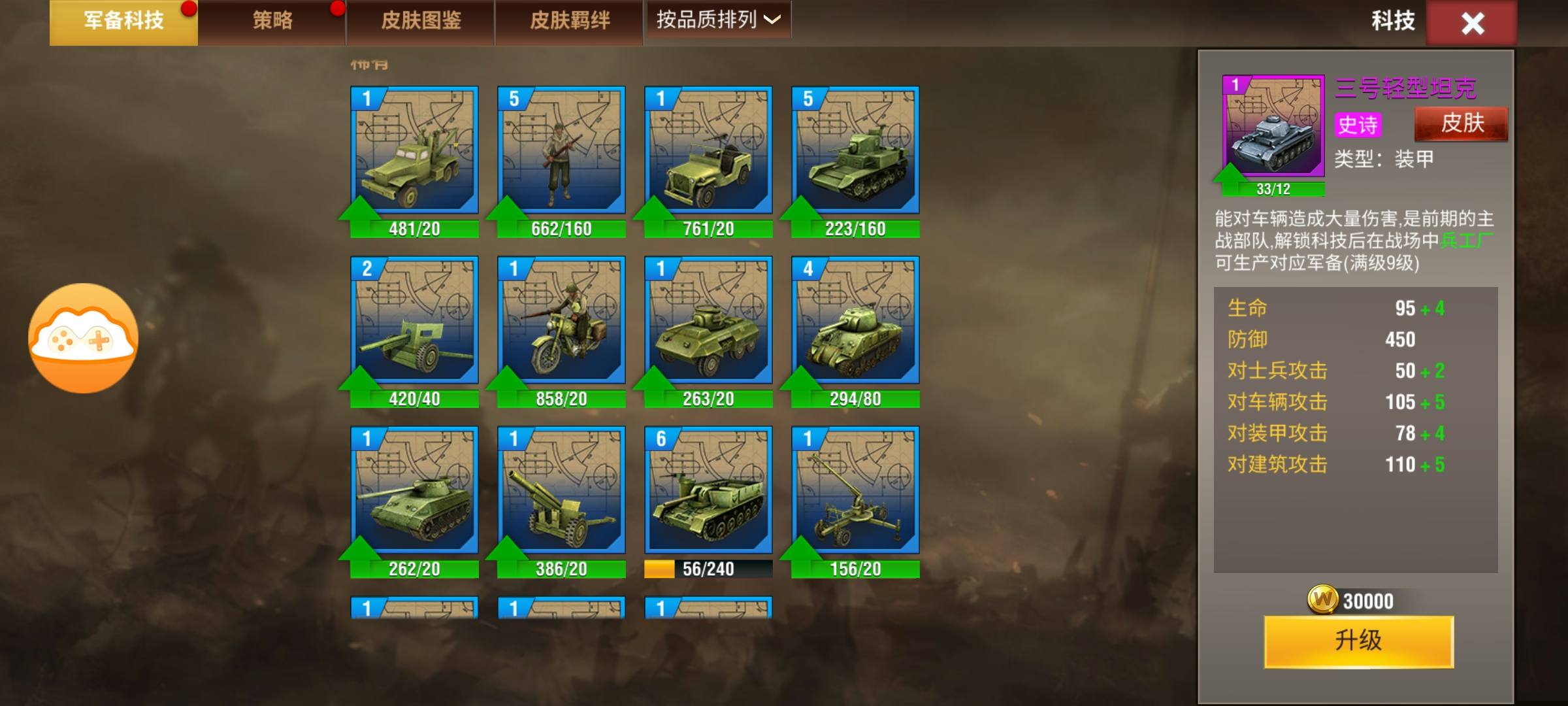
Task: Close the technology screen with the X
Action: (x=1472, y=24)
